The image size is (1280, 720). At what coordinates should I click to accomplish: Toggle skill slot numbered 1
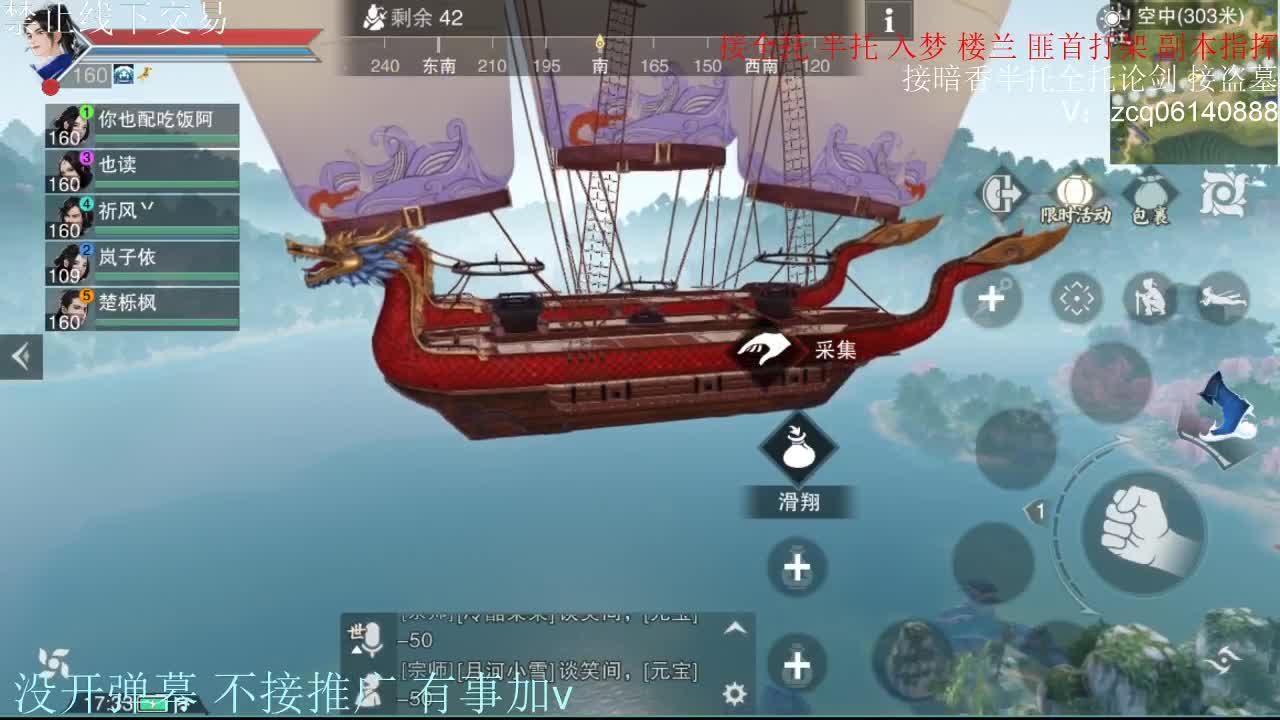point(1040,510)
